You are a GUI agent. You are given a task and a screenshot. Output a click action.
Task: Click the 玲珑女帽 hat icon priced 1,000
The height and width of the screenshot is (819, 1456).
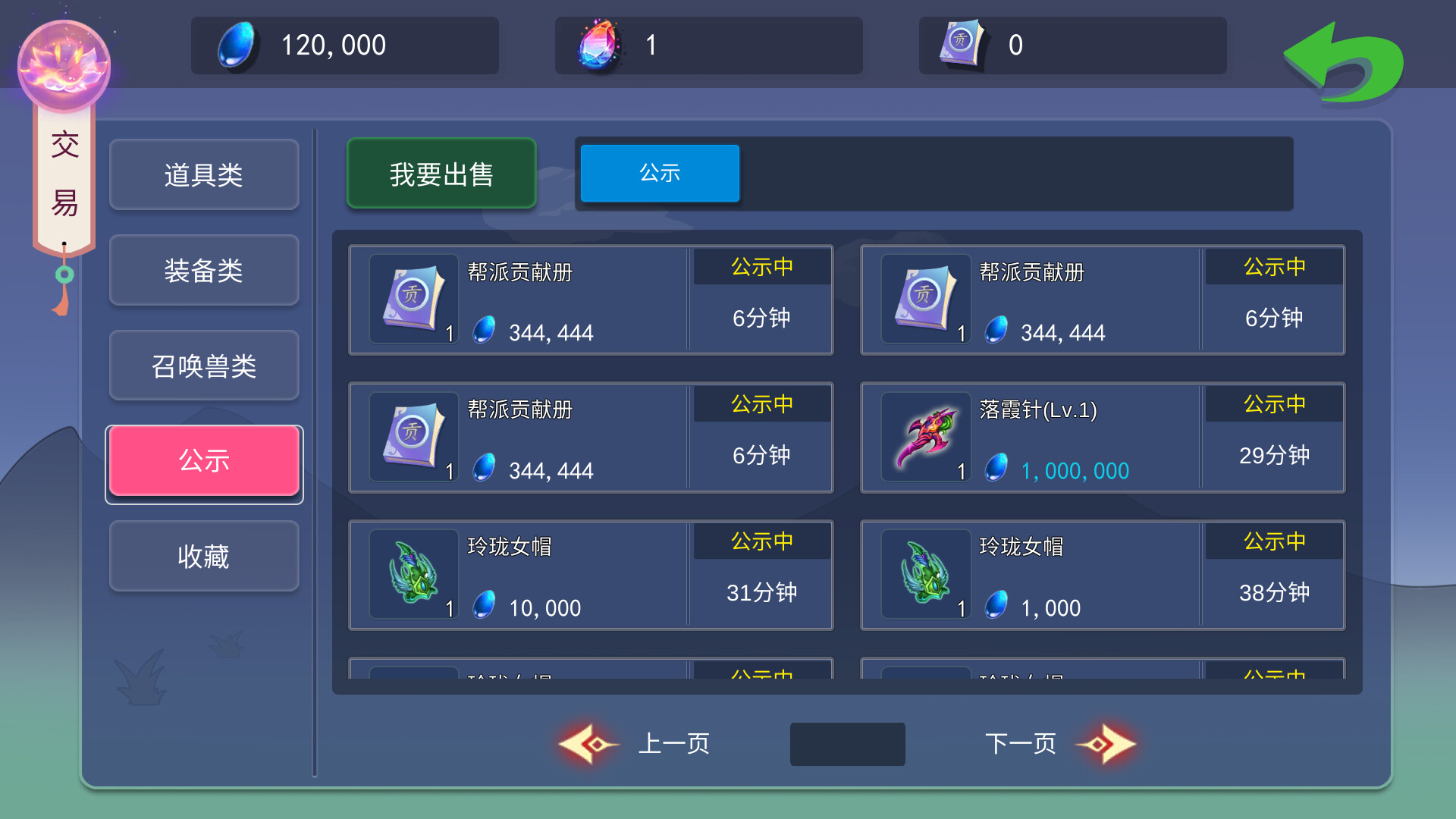926,574
